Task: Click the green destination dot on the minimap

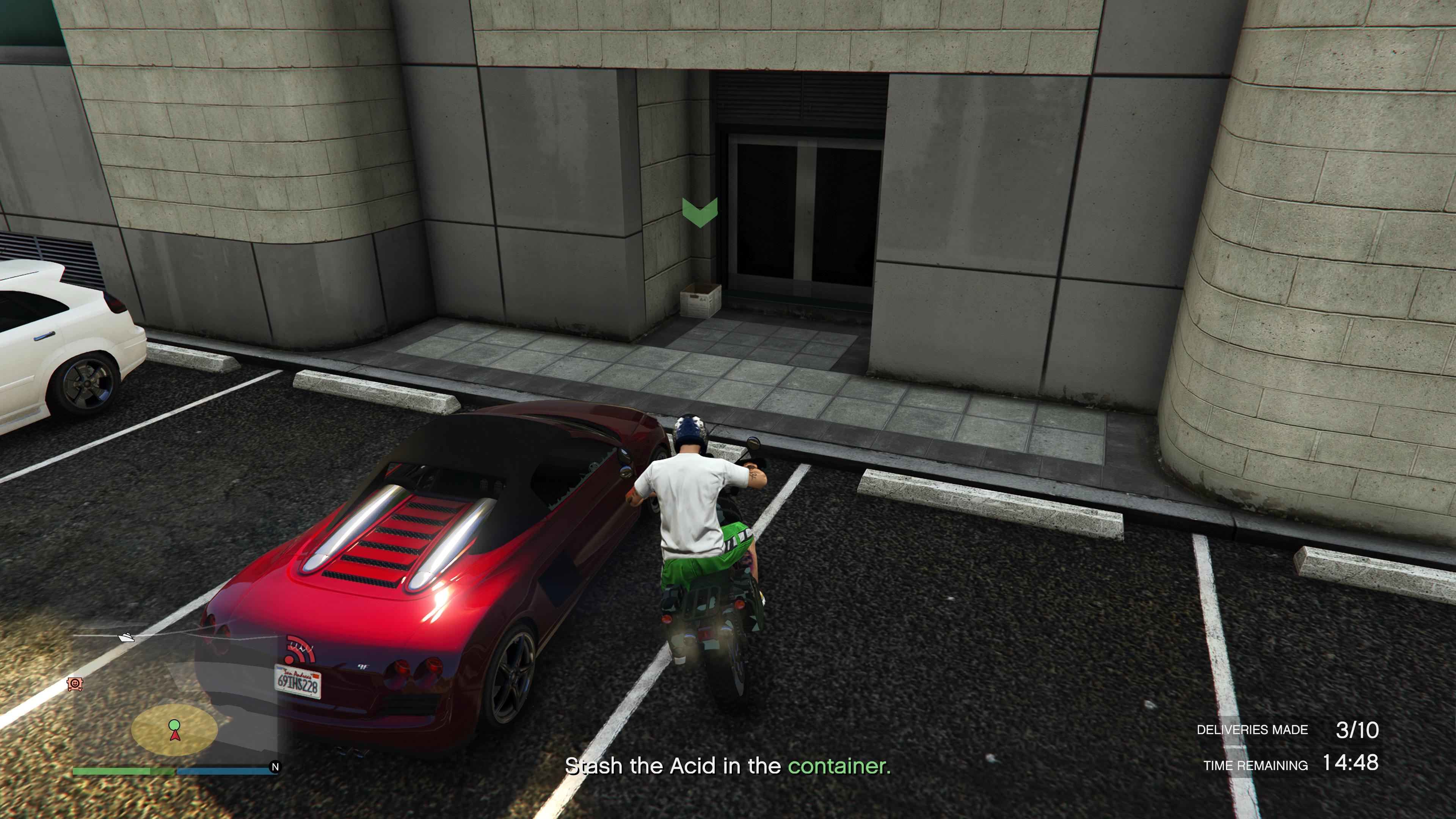Action: pos(174,724)
